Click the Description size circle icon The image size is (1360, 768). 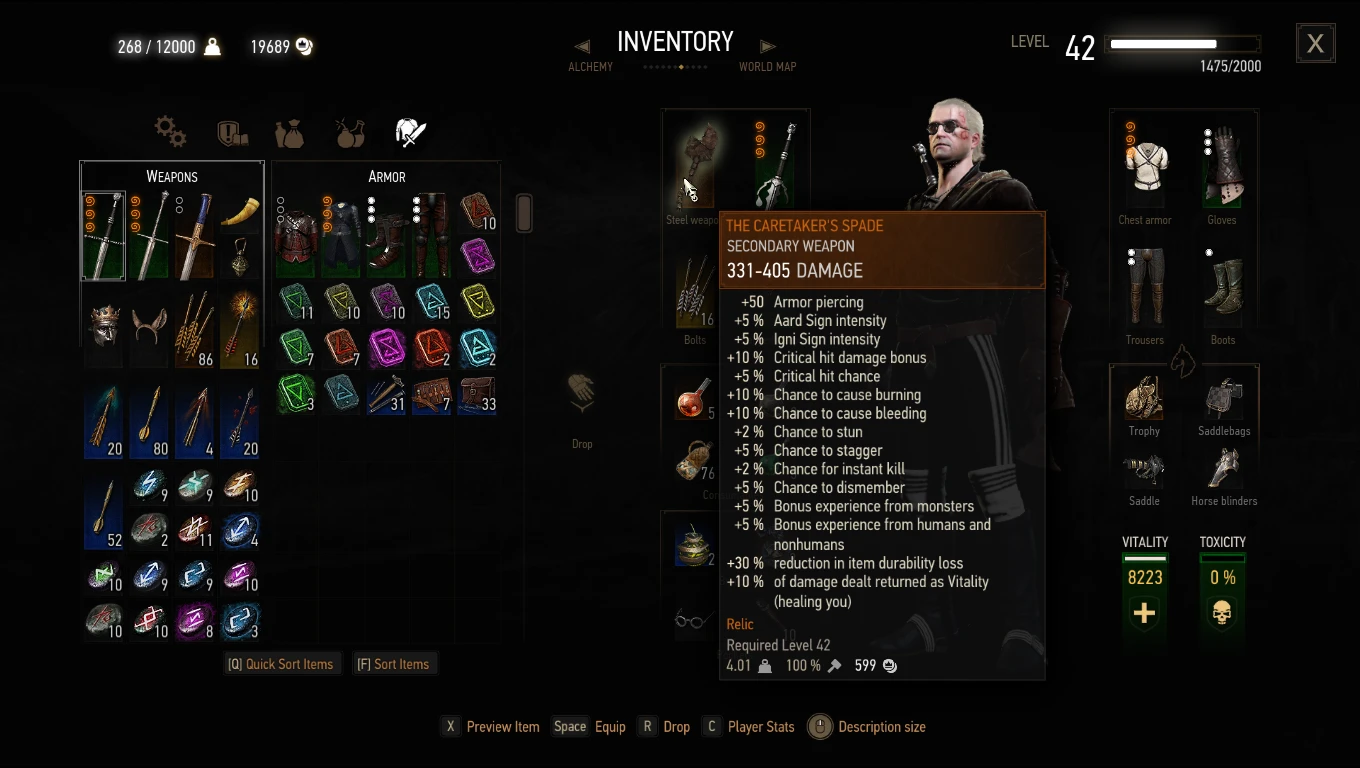click(x=819, y=726)
